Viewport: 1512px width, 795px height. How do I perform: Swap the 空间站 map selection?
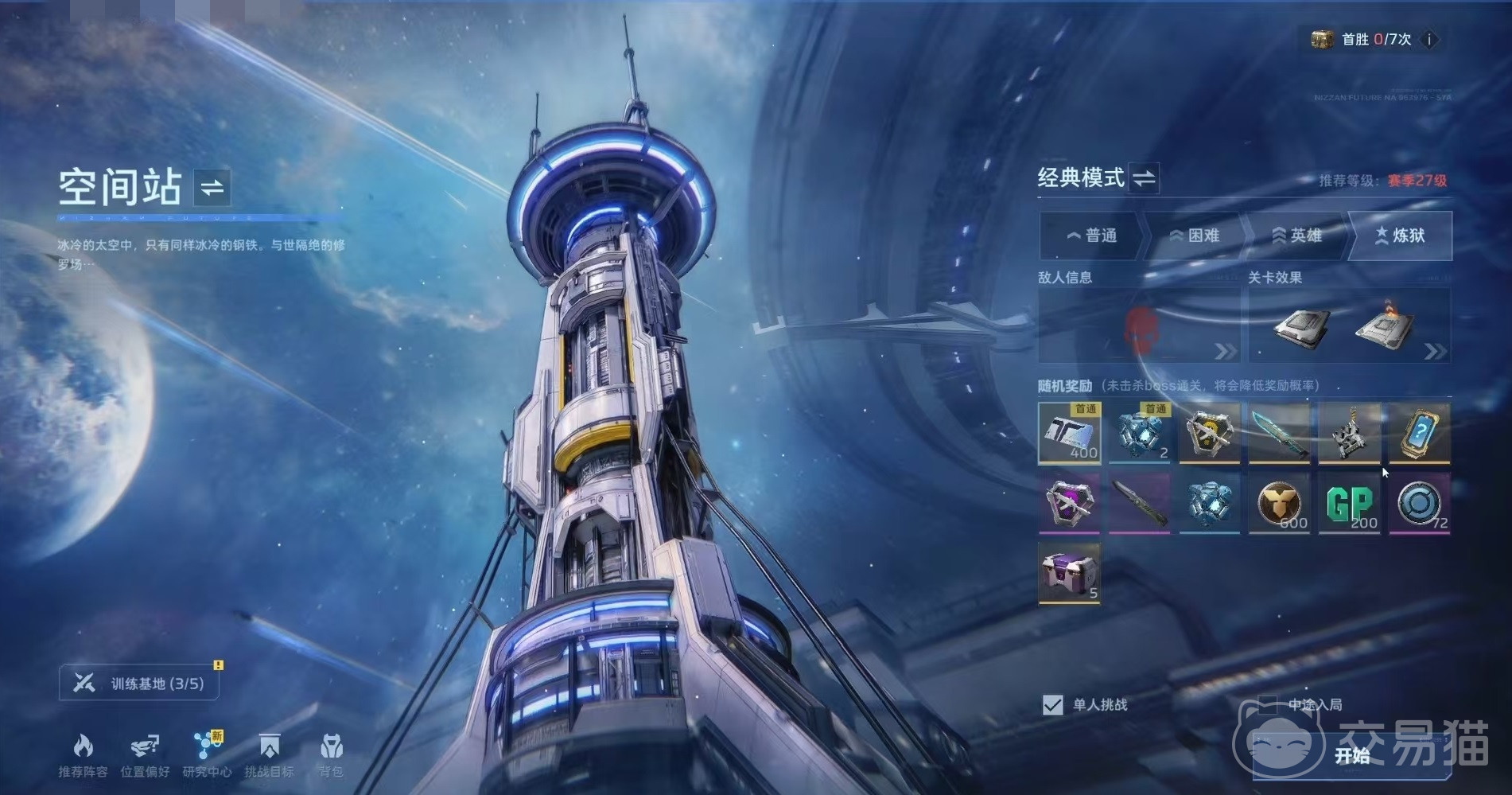click(x=212, y=188)
